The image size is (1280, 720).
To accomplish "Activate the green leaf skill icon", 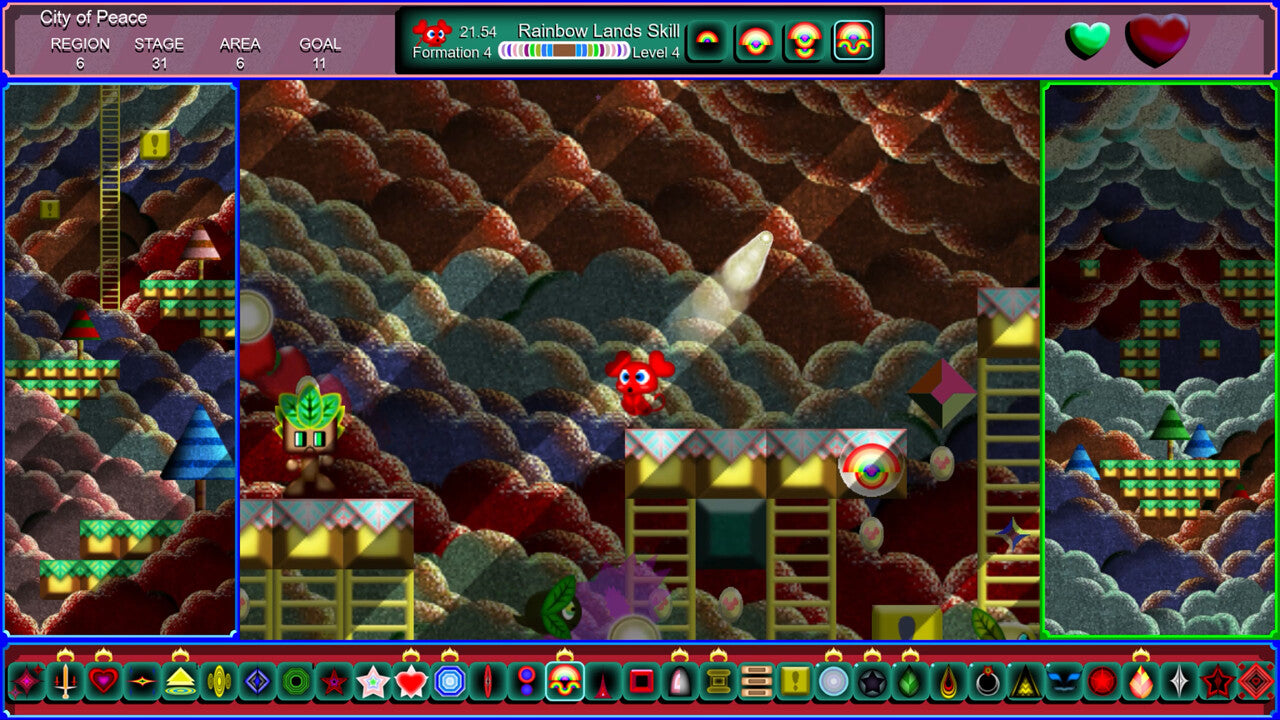I will [x=910, y=682].
